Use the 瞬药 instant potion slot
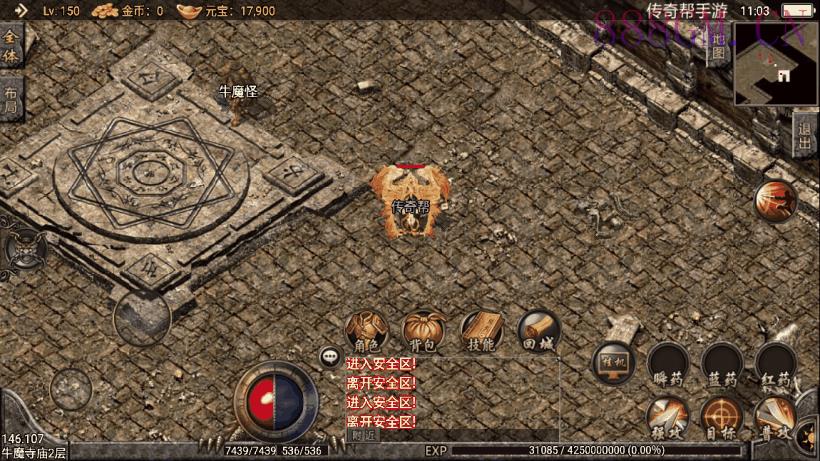The width and height of the screenshot is (820, 461). point(667,365)
